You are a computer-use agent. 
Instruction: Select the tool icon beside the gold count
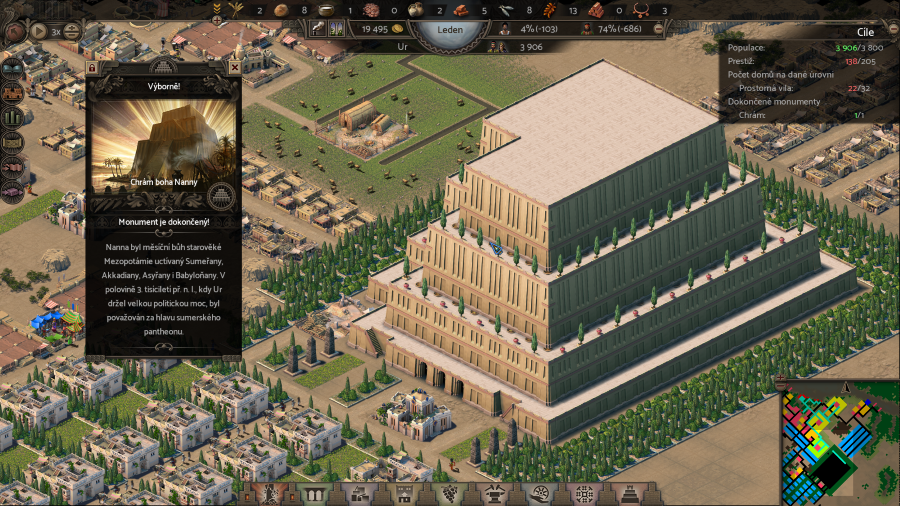pos(318,29)
